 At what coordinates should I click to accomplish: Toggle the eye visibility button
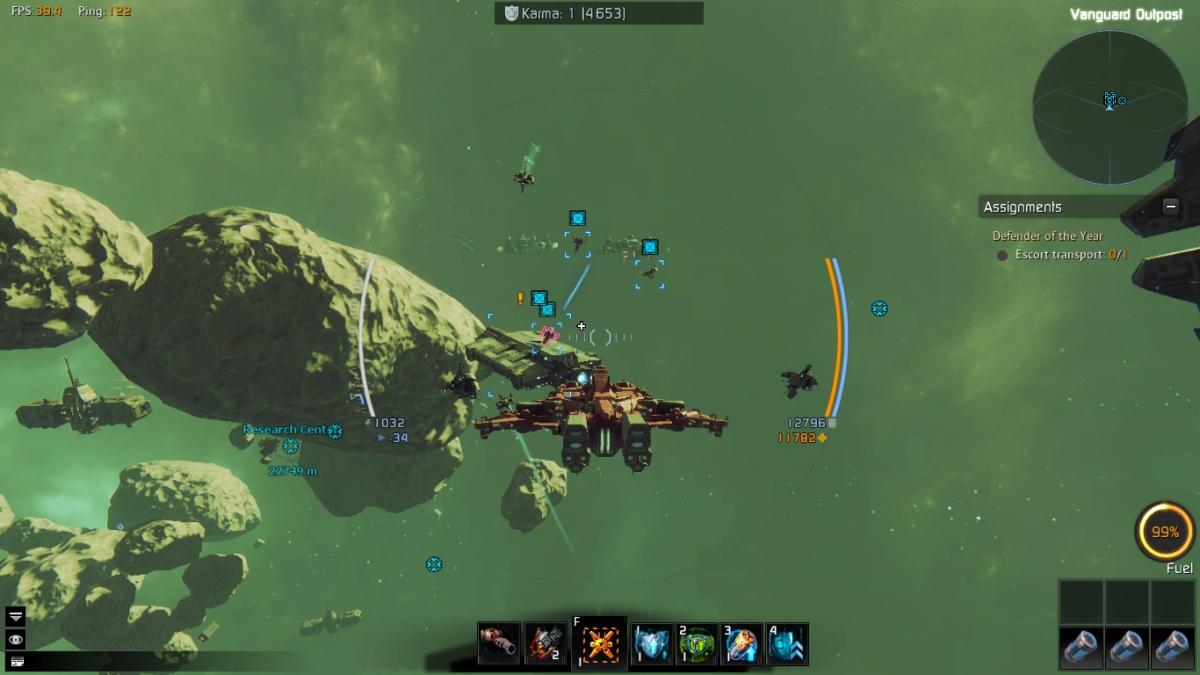click(x=16, y=639)
